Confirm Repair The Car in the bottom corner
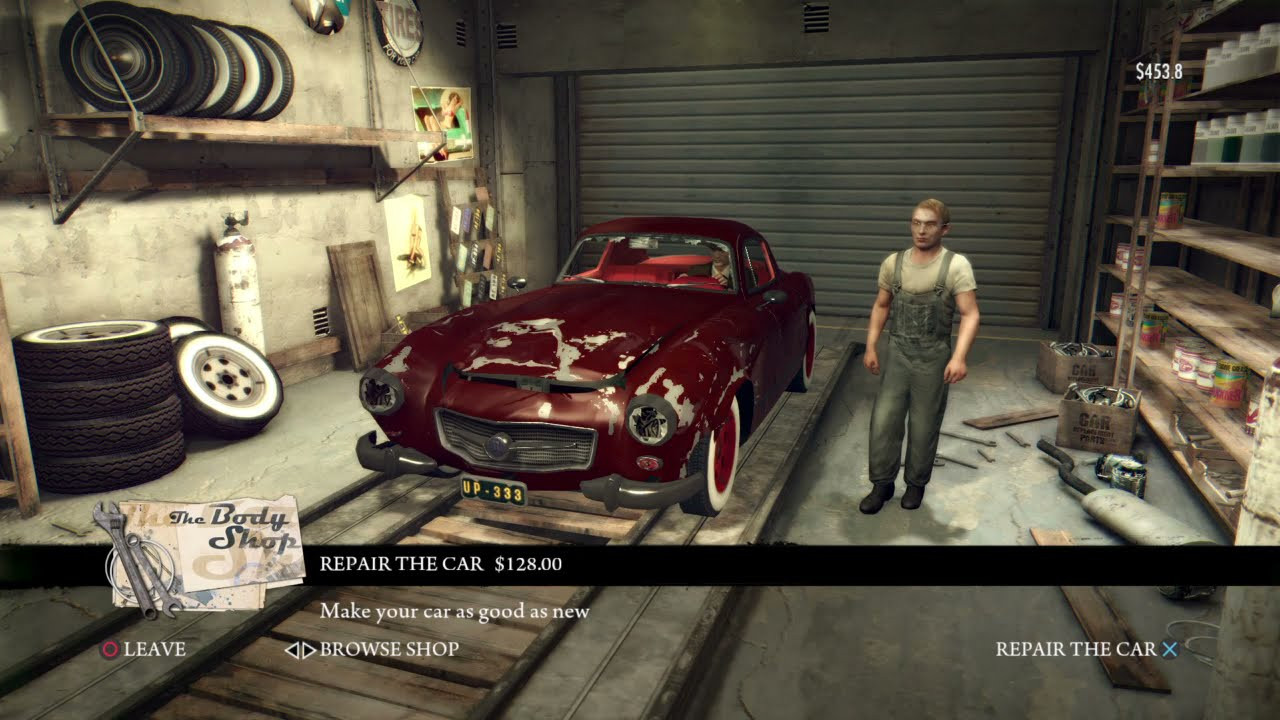The image size is (1280, 720). tap(1086, 649)
